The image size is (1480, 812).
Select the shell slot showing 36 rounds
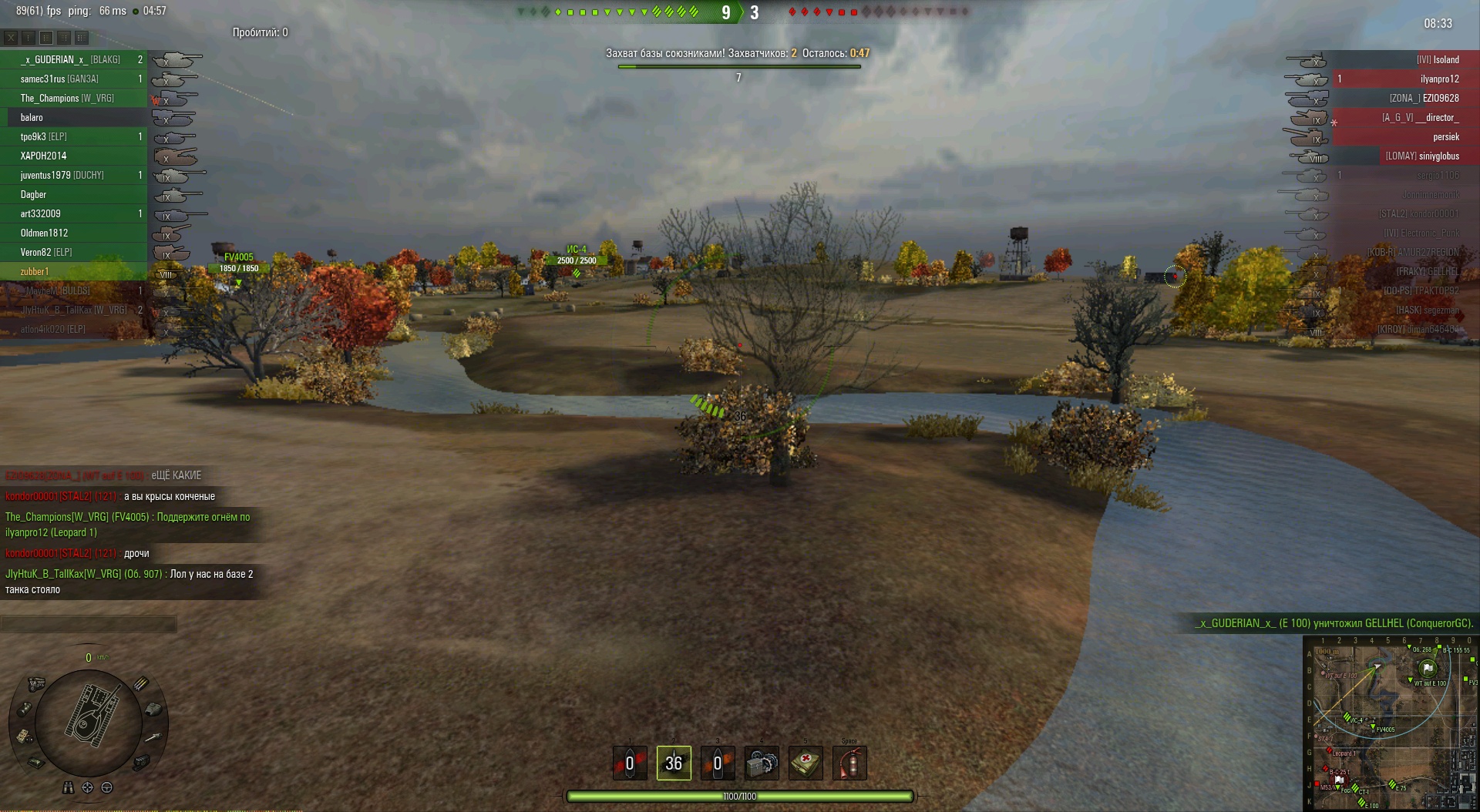point(674,763)
